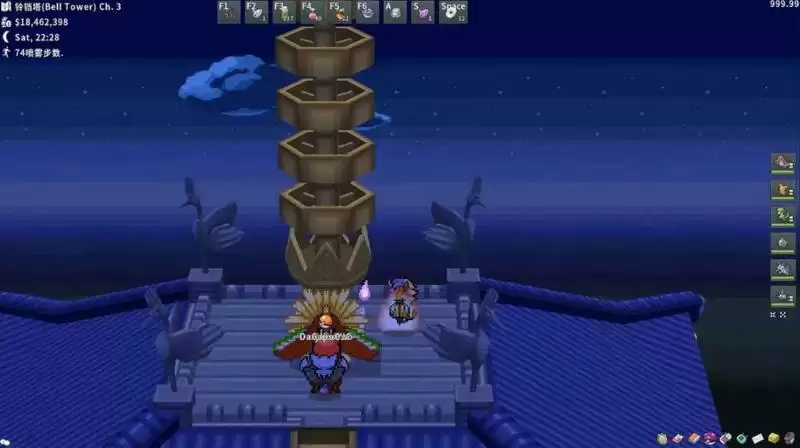Select the F1 hotbar slot
The height and width of the screenshot is (448, 800).
(228, 12)
